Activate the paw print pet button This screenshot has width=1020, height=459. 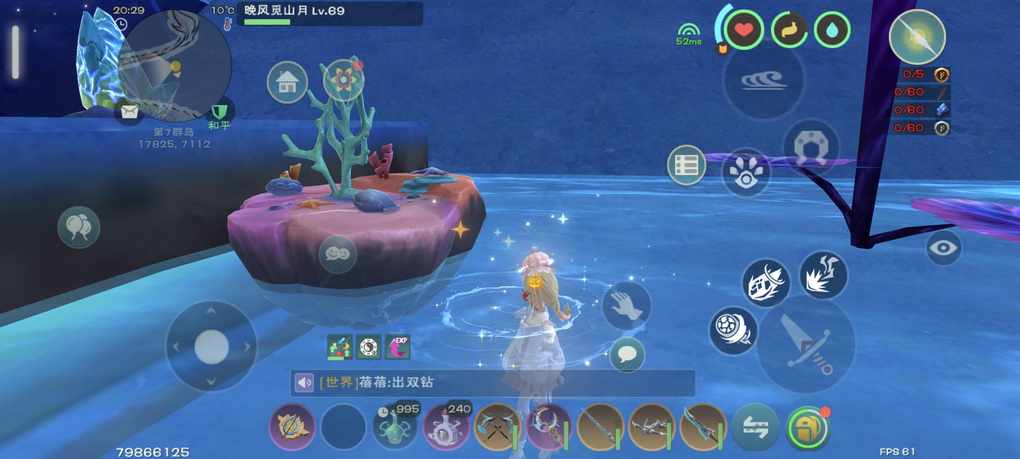(x=745, y=172)
